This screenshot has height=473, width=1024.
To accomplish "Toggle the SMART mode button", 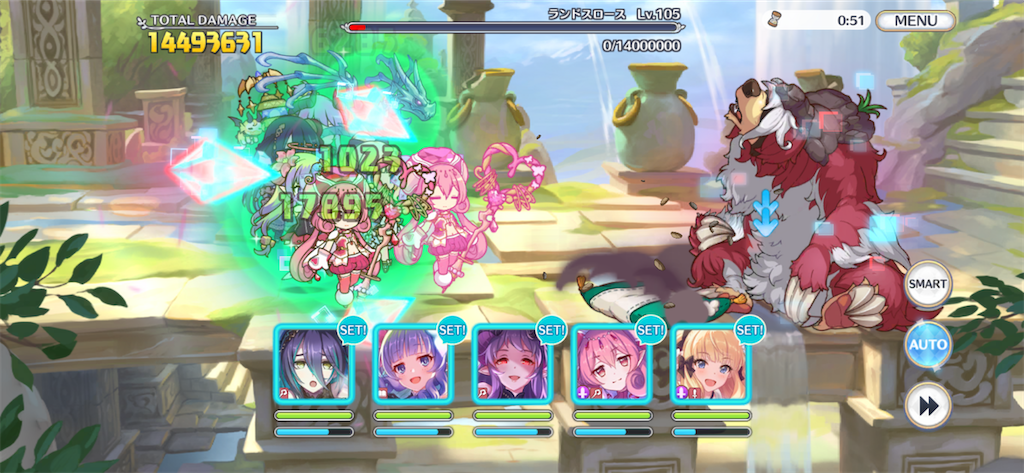I will 927,284.
